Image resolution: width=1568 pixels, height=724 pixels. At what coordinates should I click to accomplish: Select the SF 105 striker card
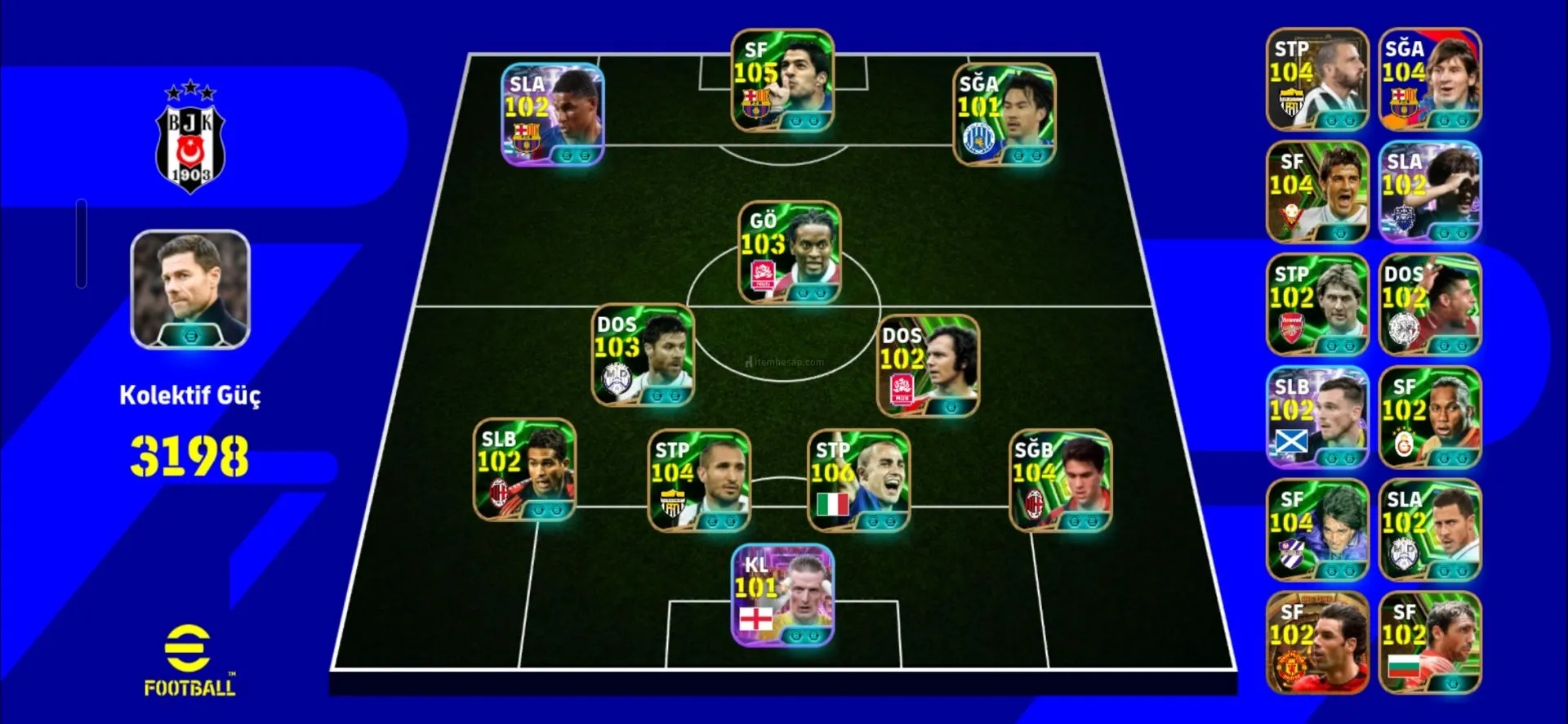(782, 81)
